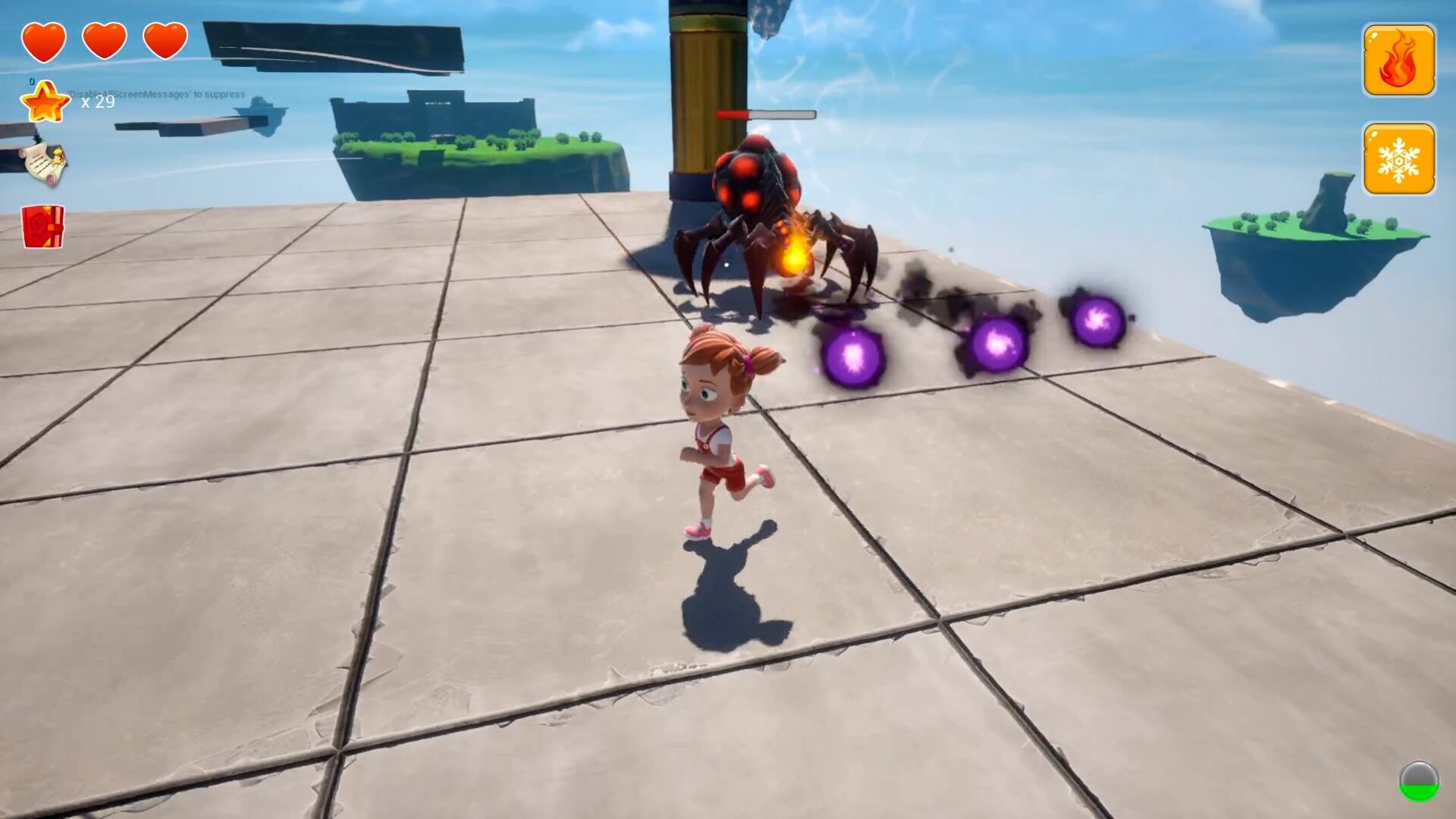Click the golden star counter icon

pos(45,101)
